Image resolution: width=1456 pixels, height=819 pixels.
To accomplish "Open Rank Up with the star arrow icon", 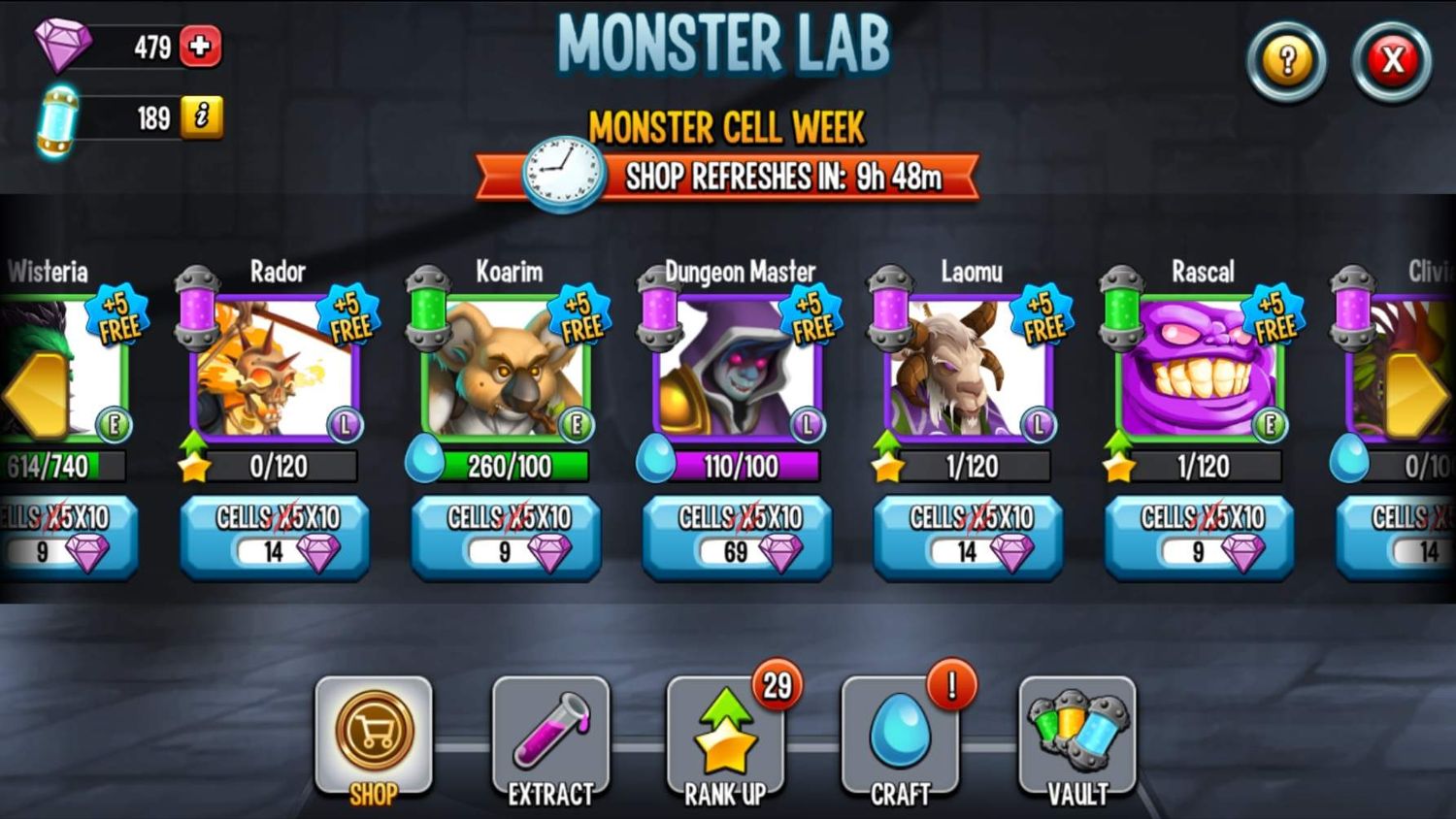I will pyautogui.click(x=724, y=737).
